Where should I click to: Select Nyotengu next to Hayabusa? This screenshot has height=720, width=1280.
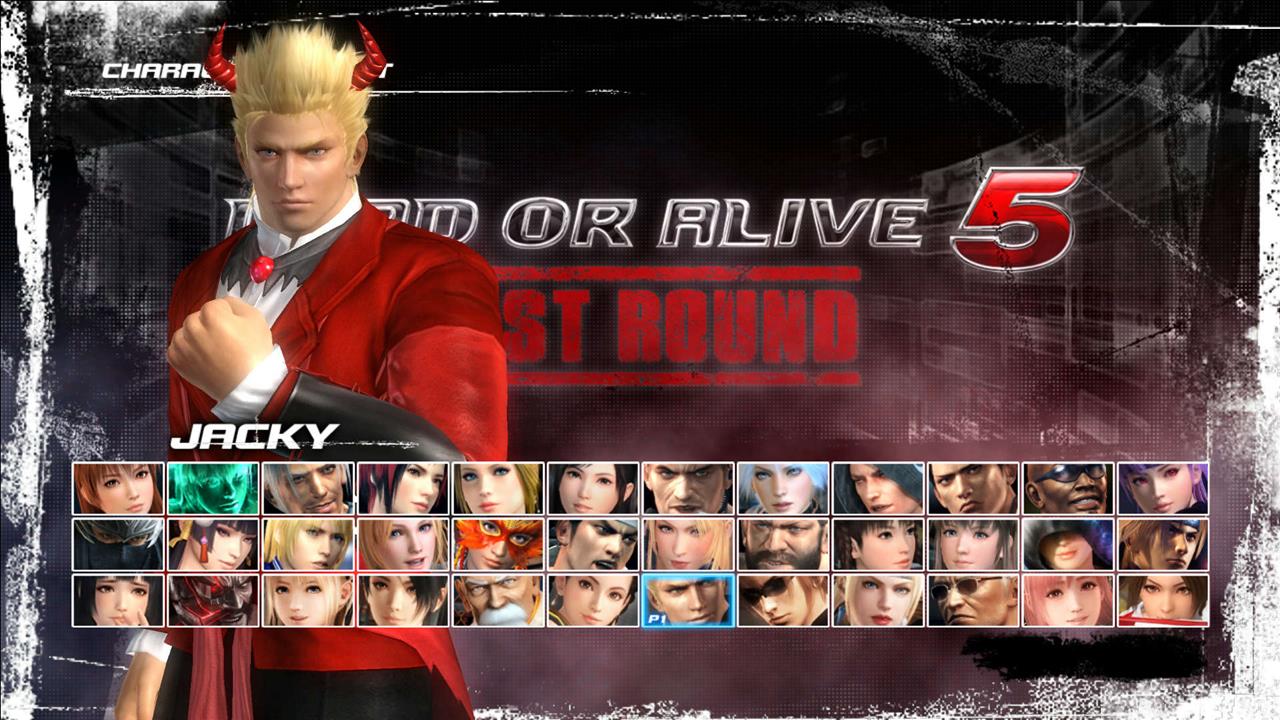[x=208, y=545]
